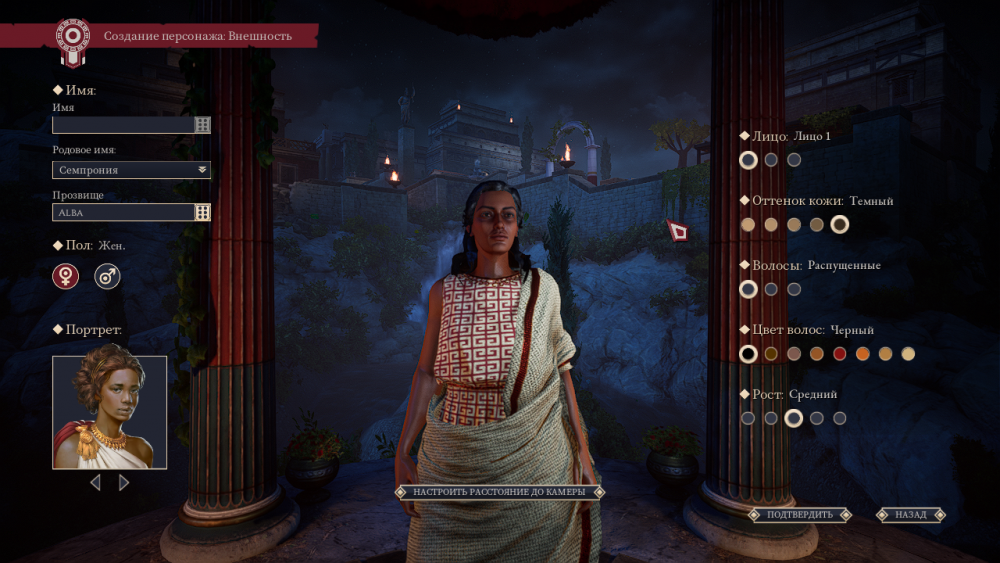Select the shortest height option
1000x563 pixels.
[748, 418]
